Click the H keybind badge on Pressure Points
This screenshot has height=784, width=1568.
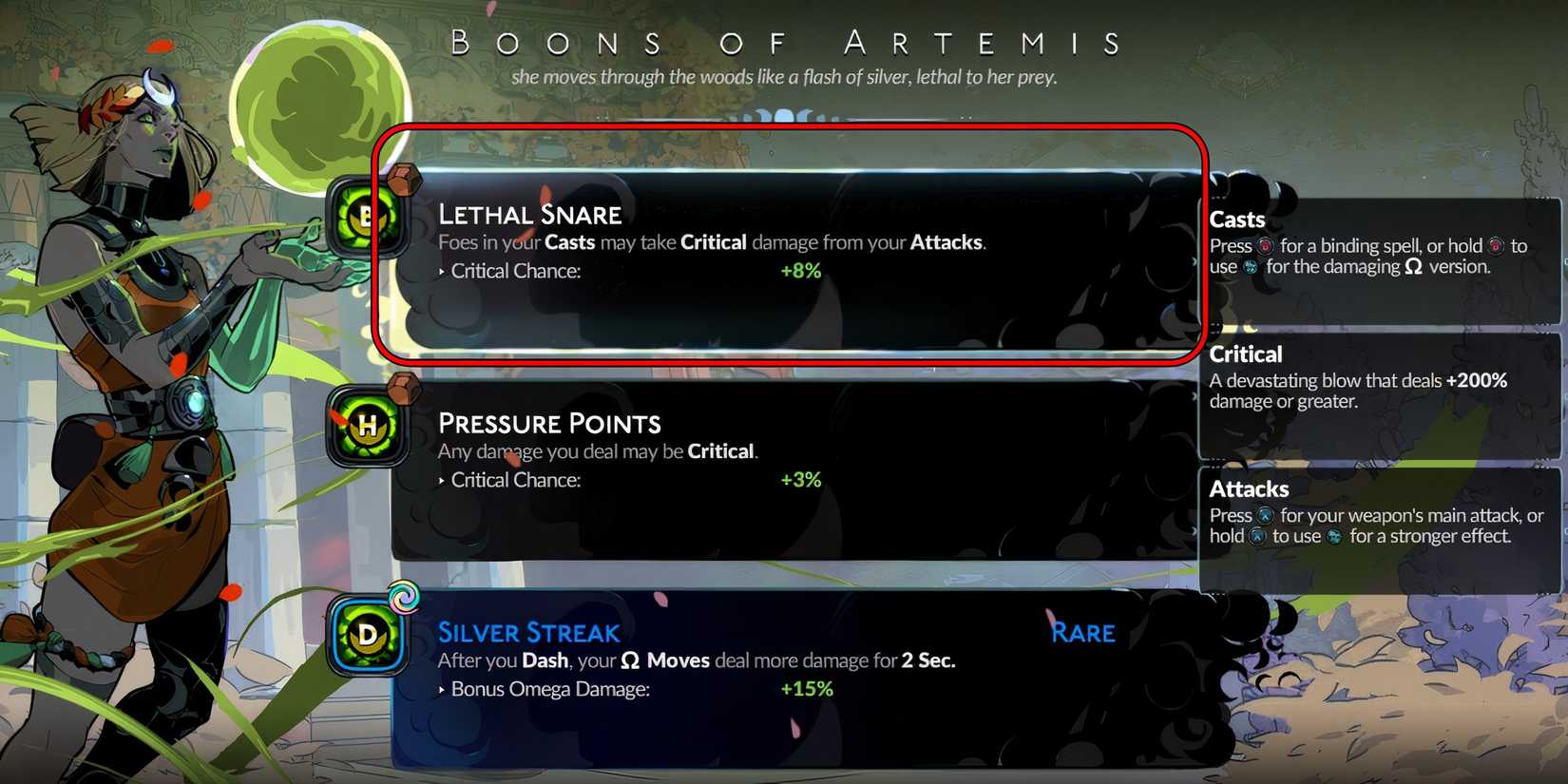click(x=367, y=428)
